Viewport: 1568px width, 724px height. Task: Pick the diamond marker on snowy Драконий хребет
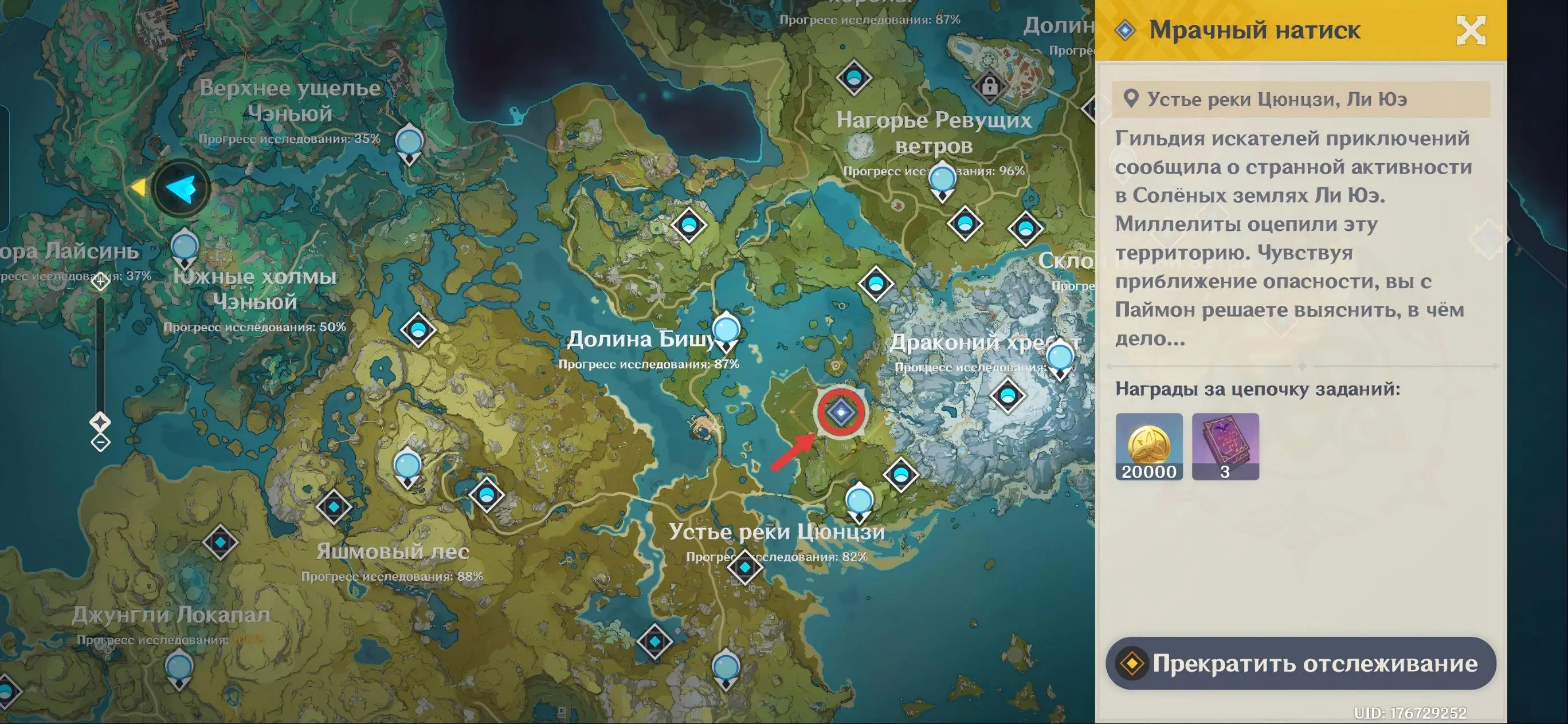1008,396
